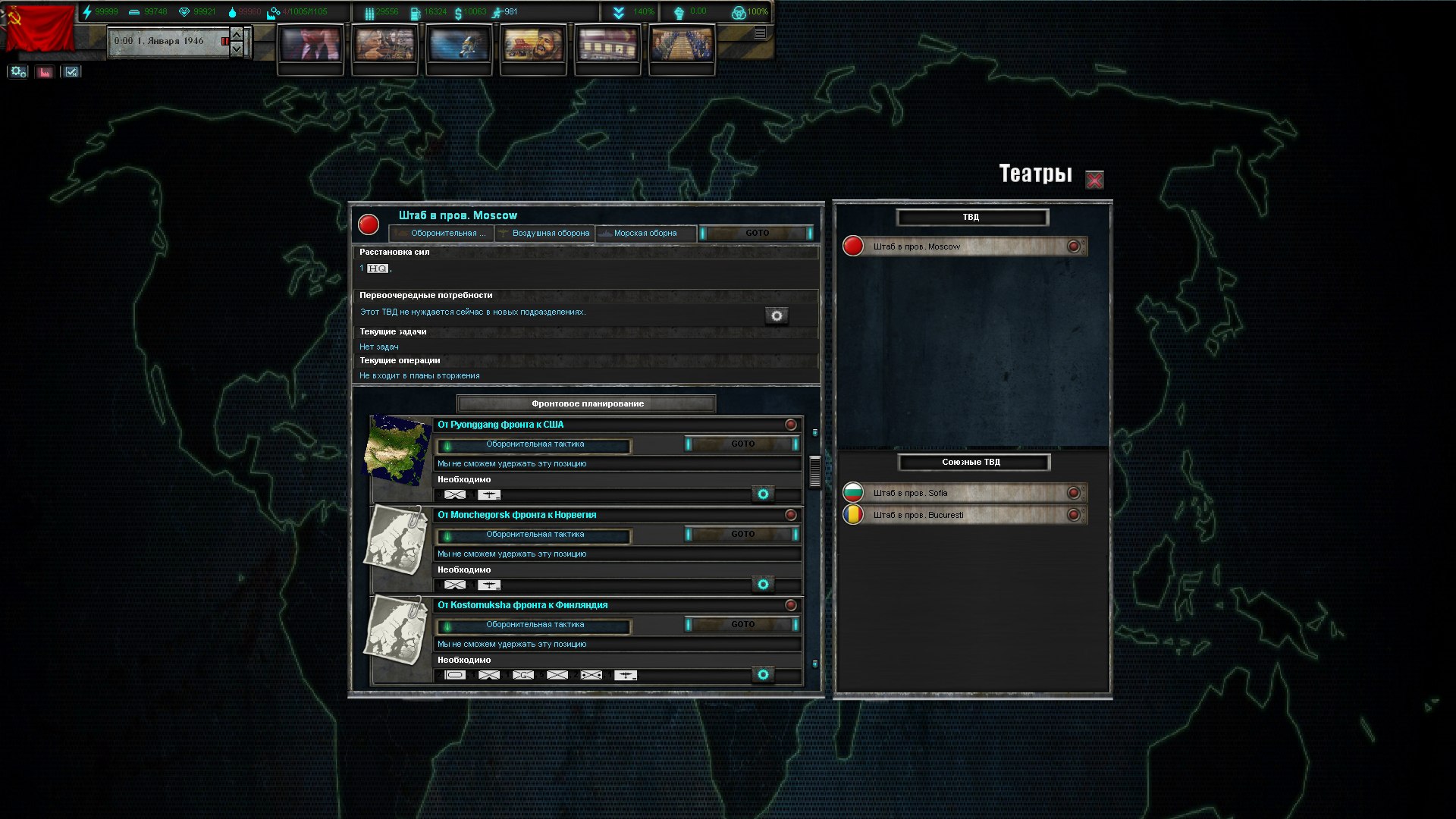Close the Театры theatre window
This screenshot has width=1456, height=819.
[1094, 180]
